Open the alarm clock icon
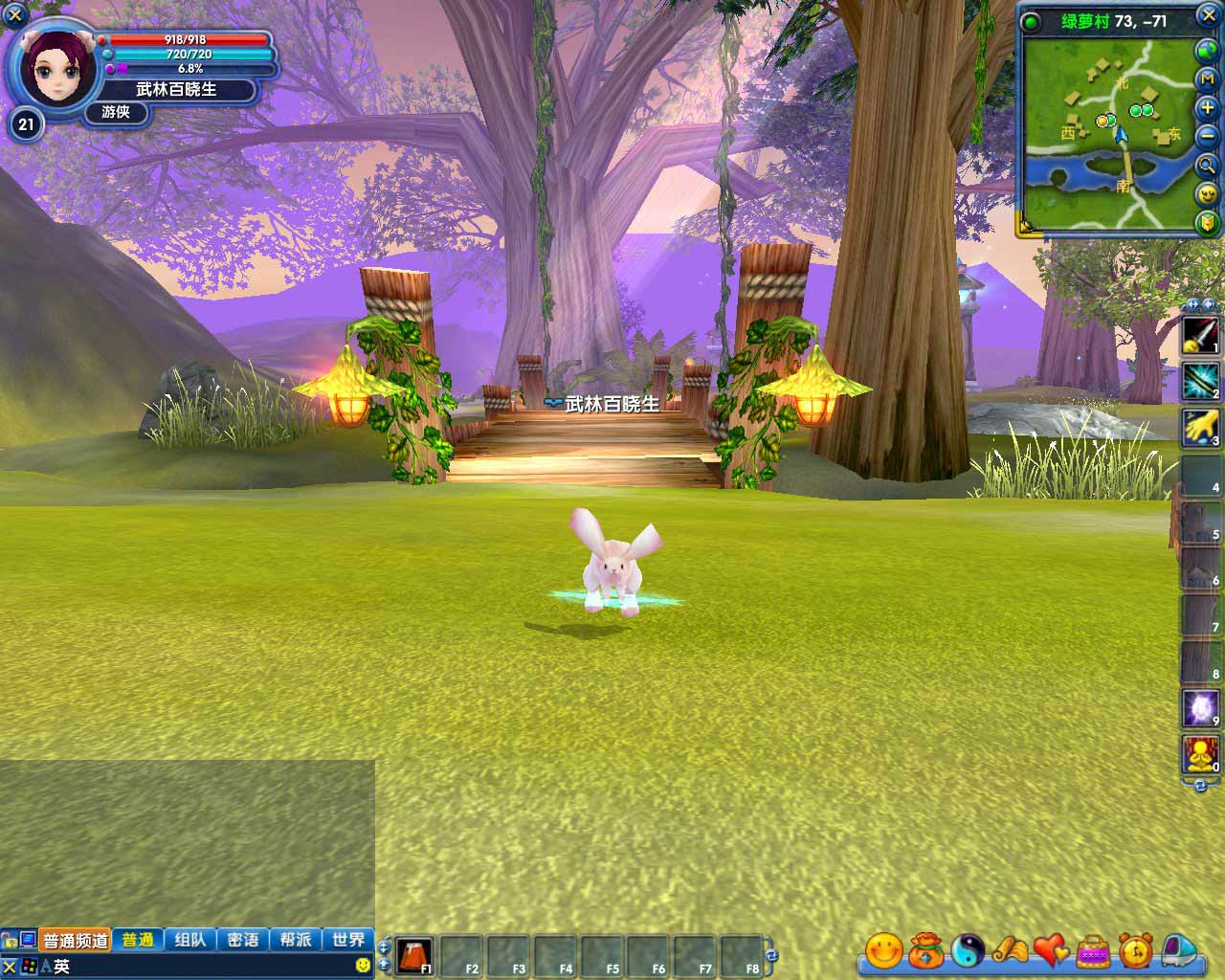Screen dimensions: 1225x980 pyautogui.click(x=1136, y=950)
